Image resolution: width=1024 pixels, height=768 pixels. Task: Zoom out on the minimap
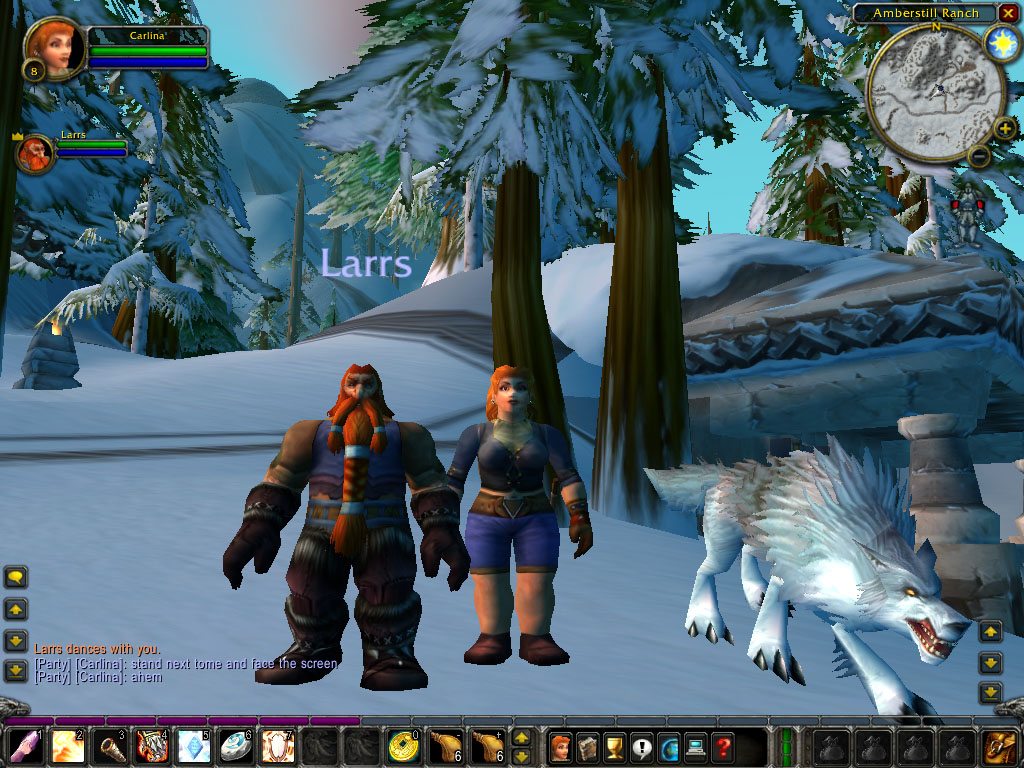pyautogui.click(x=979, y=155)
